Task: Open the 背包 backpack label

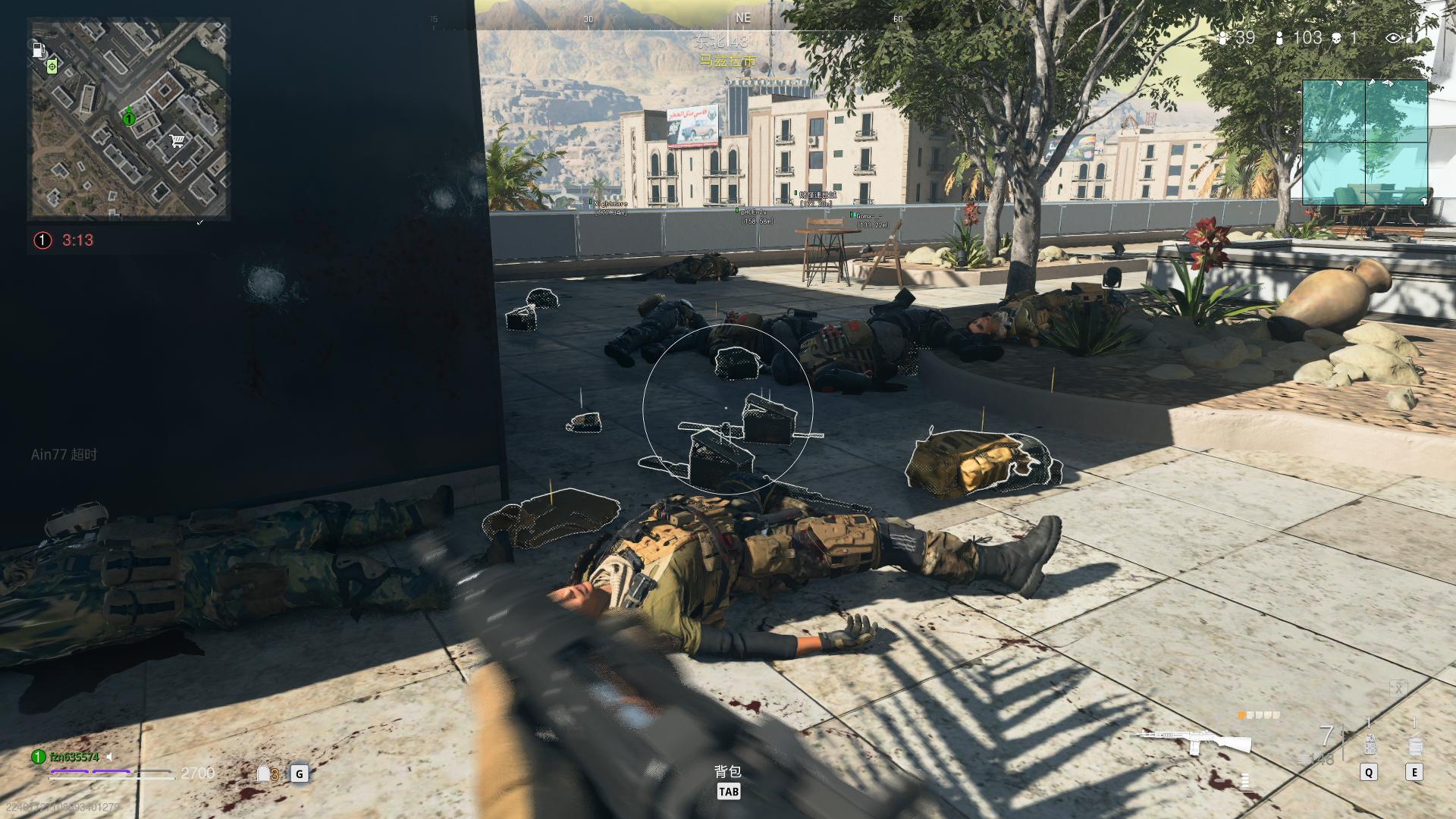Action: click(728, 771)
